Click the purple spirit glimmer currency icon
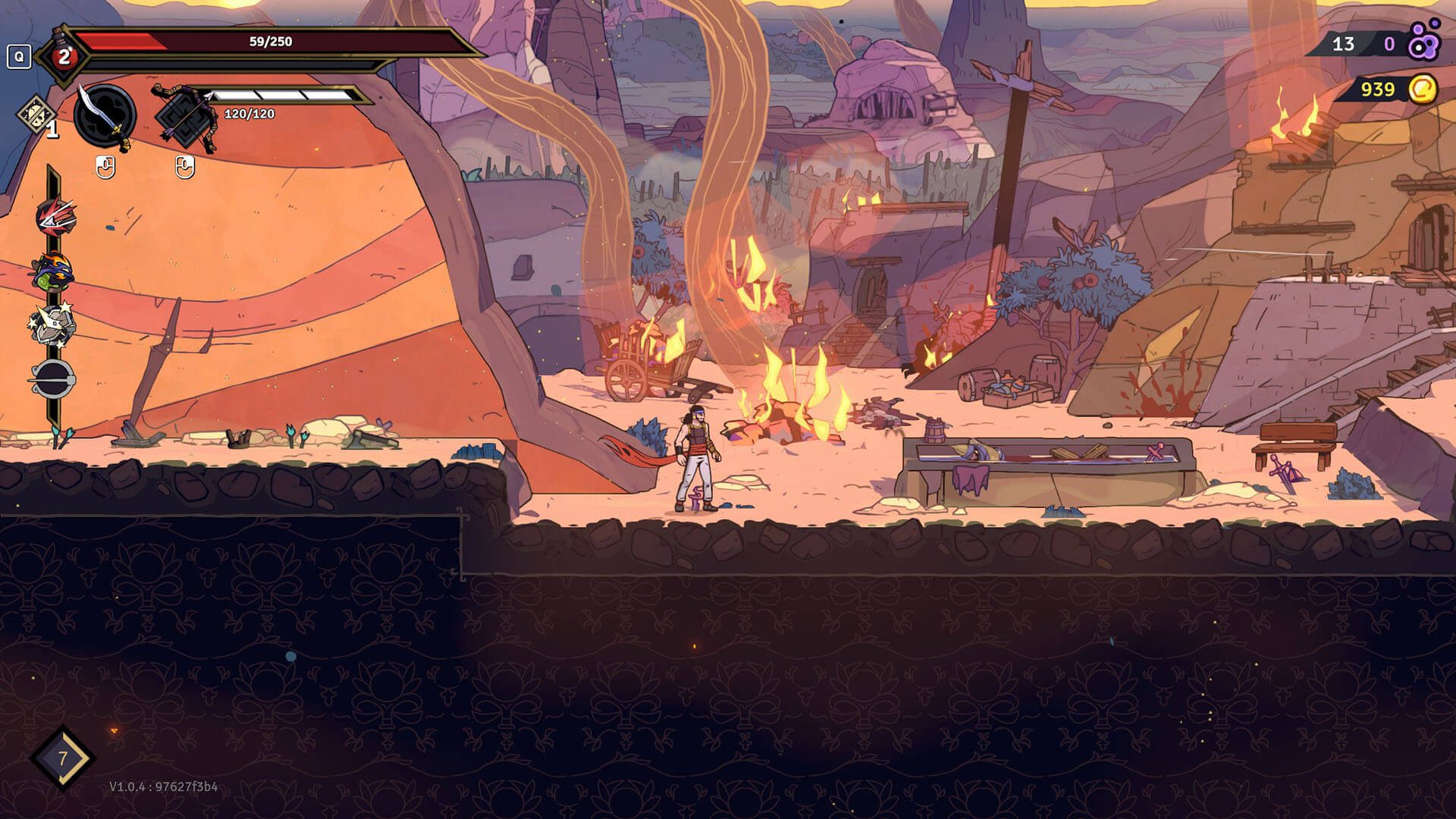Screen dimensions: 1456x819 [1423, 42]
